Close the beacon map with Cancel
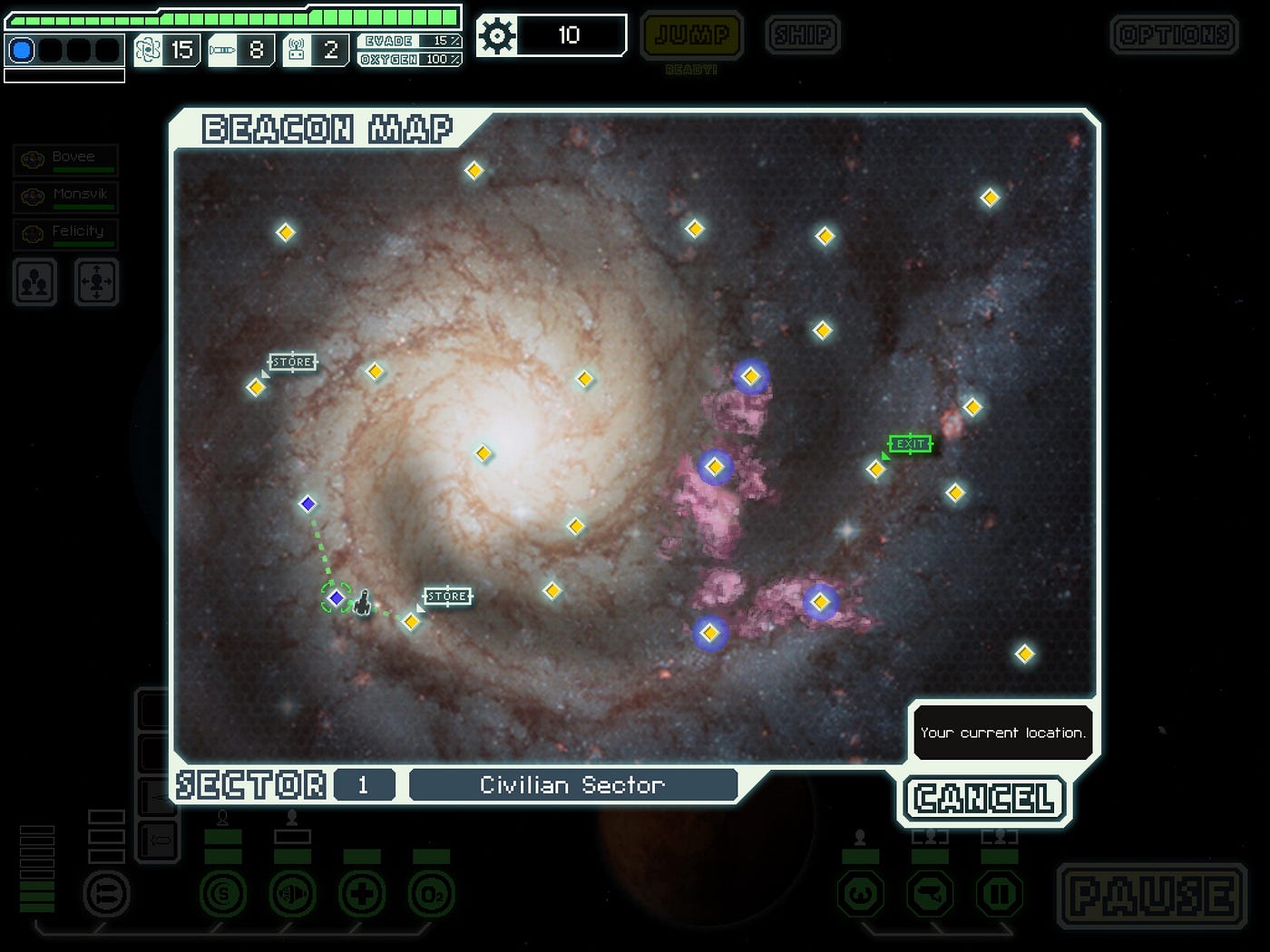The height and width of the screenshot is (952, 1270). [x=984, y=799]
